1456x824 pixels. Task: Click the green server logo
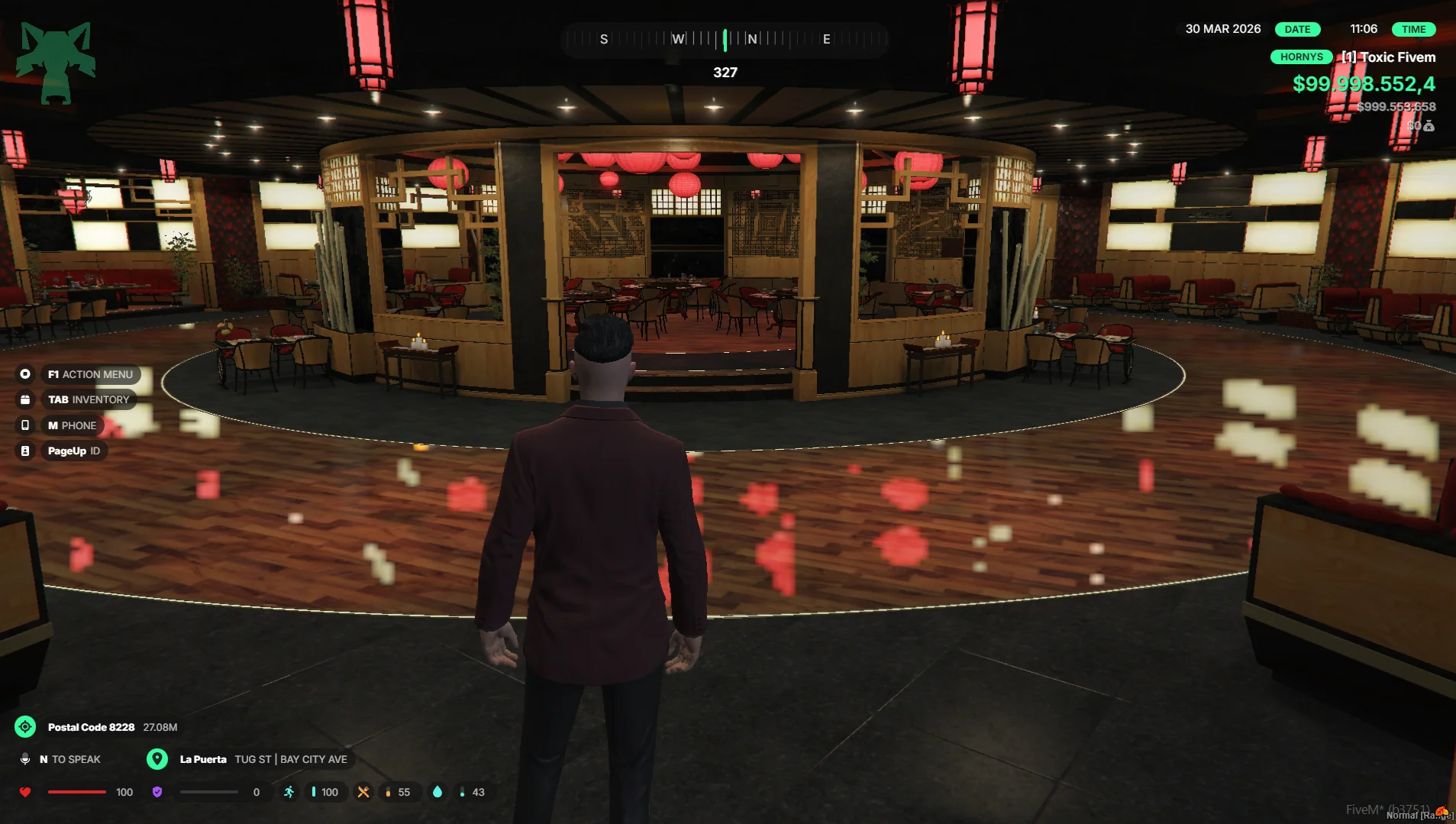pyautogui.click(x=56, y=63)
